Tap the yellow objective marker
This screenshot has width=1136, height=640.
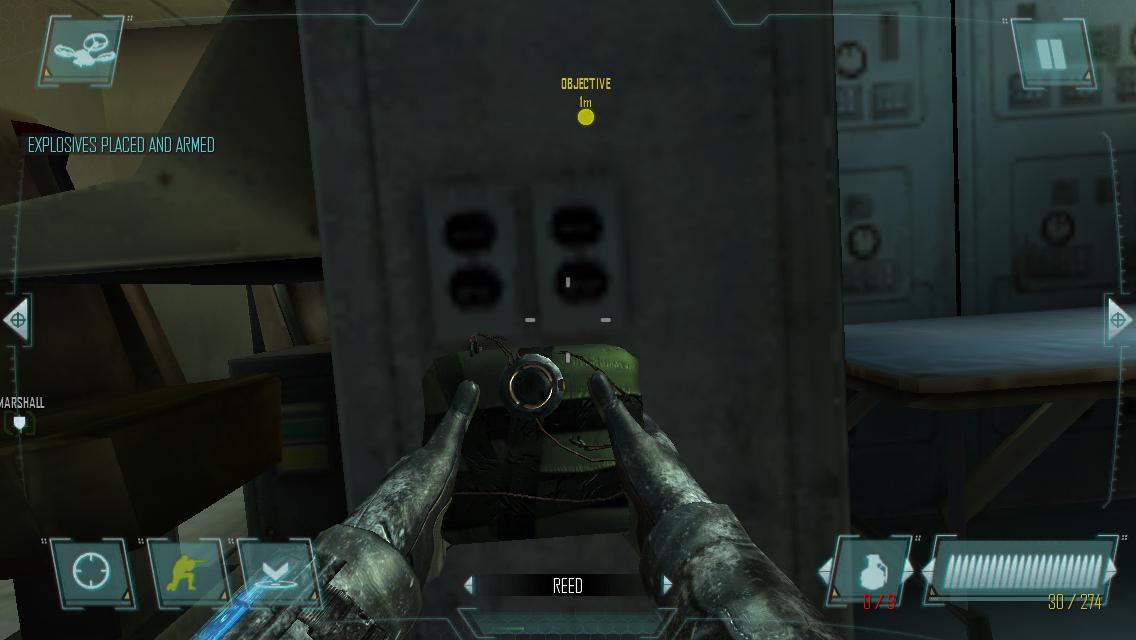coord(586,117)
